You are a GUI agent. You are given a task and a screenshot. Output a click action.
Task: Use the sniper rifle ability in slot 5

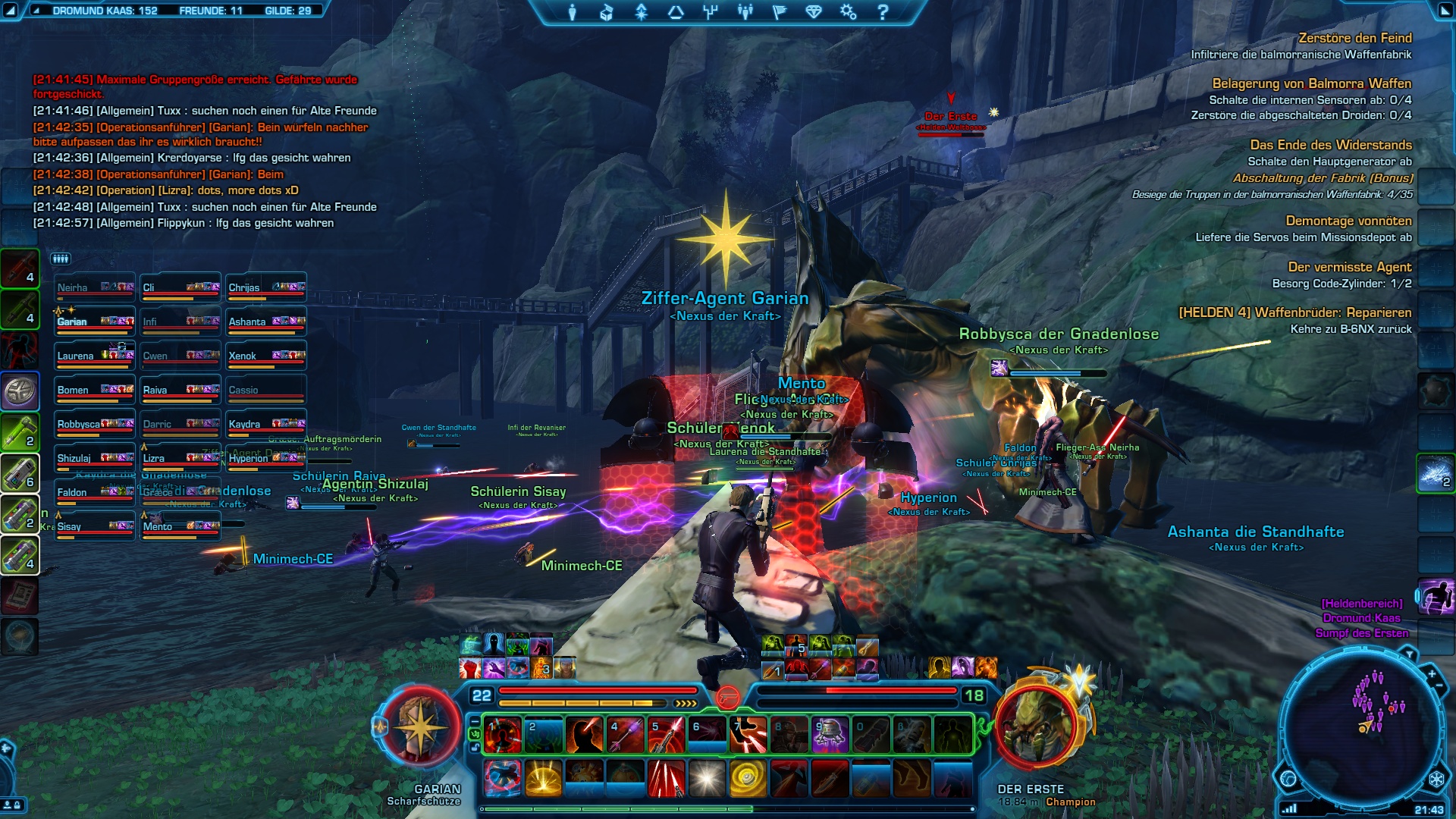click(x=665, y=735)
